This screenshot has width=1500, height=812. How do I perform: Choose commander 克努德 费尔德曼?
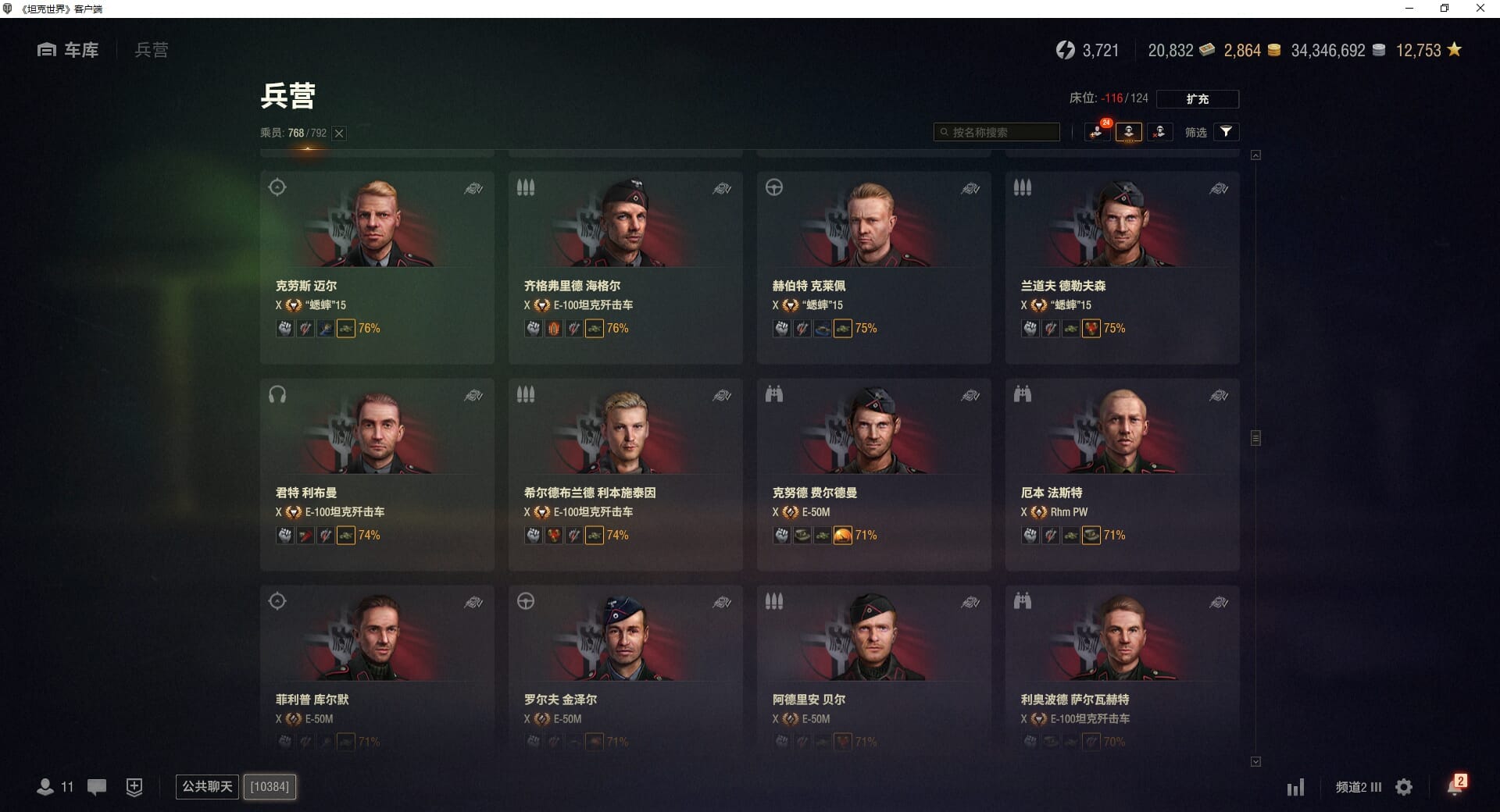coord(873,474)
